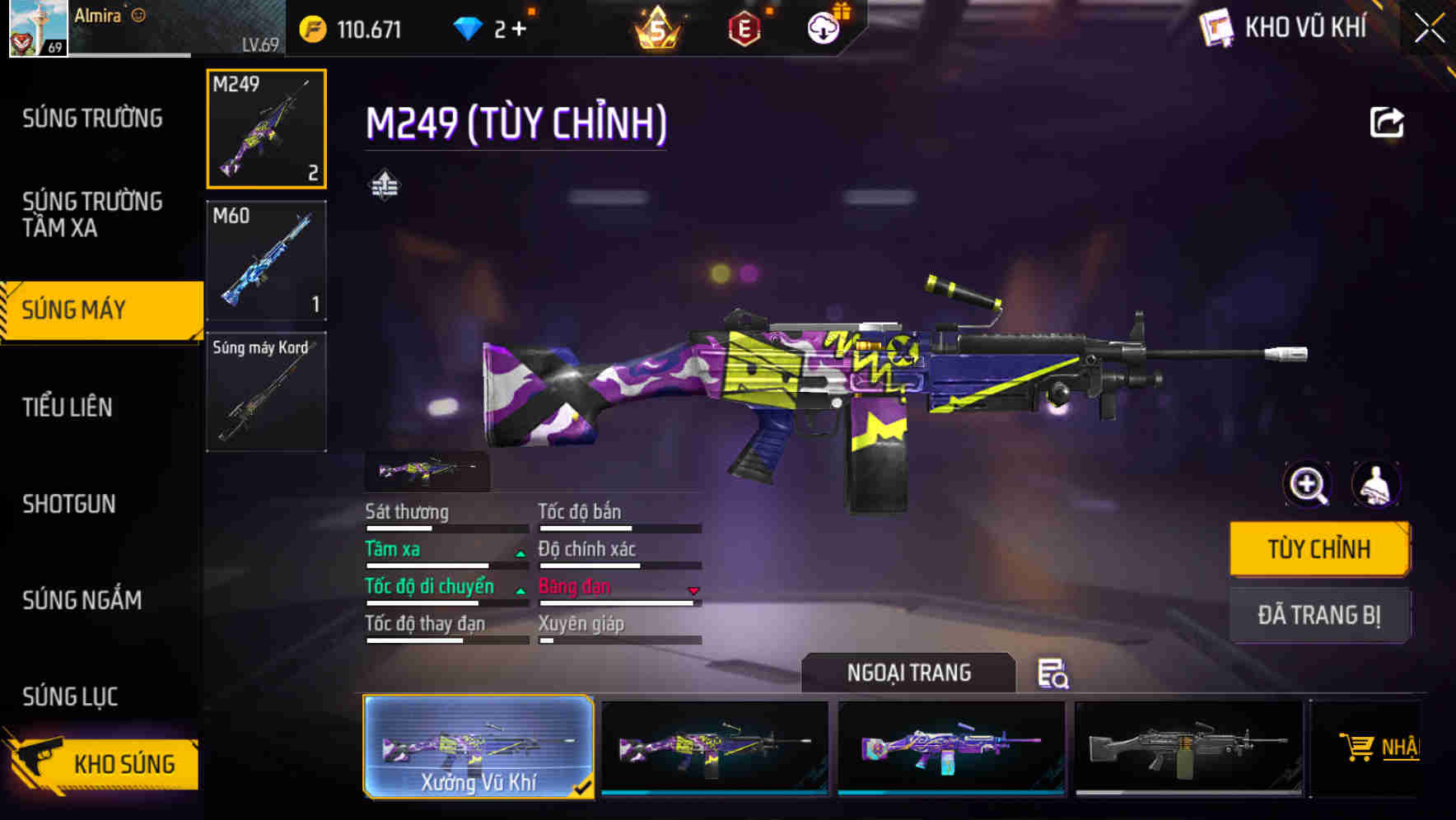The image size is (1456, 820).
Task: Click the Kho Vũ Khí book icon
Action: coord(1217,26)
